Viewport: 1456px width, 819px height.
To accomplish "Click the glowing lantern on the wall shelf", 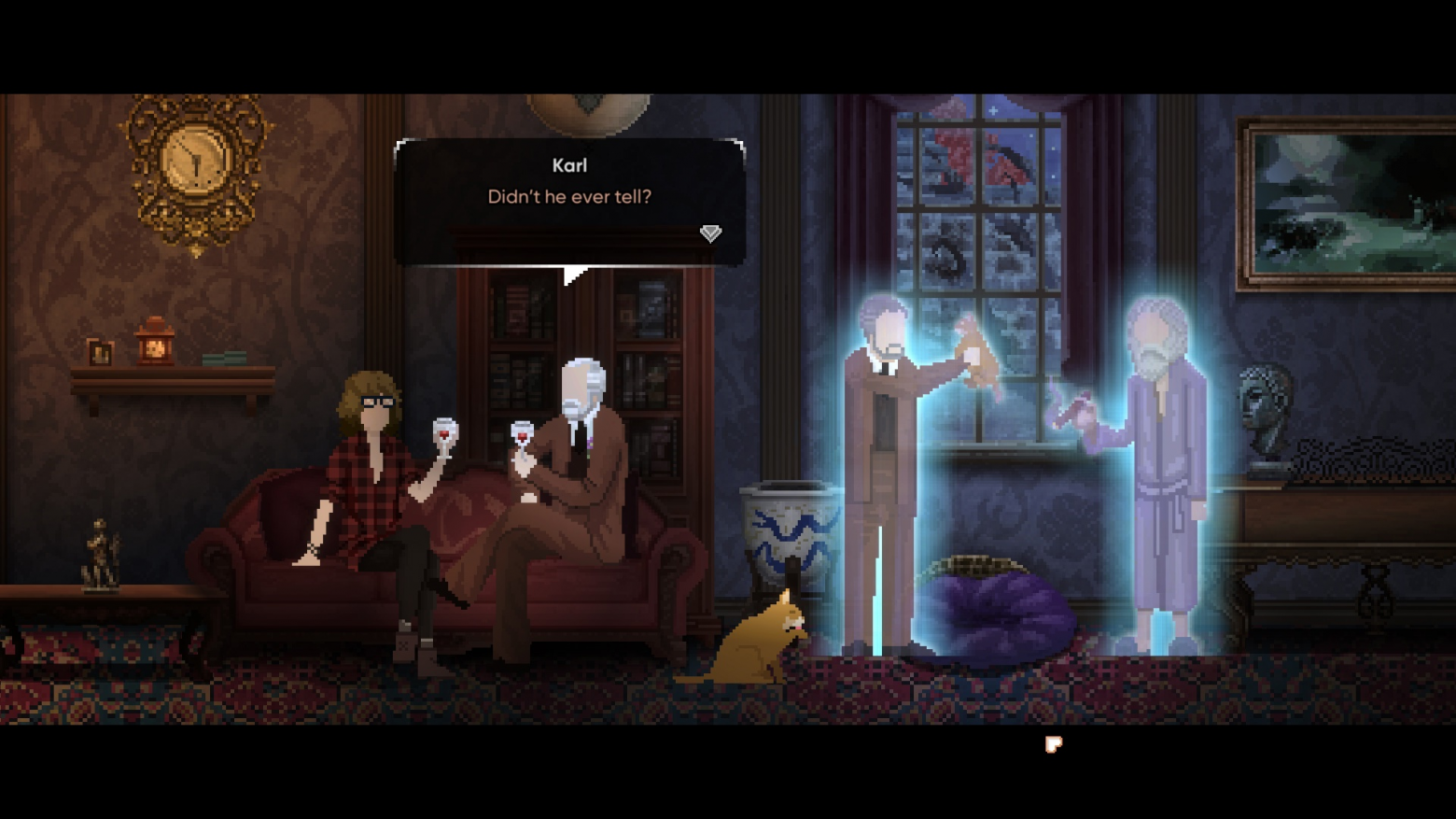I will [x=155, y=345].
